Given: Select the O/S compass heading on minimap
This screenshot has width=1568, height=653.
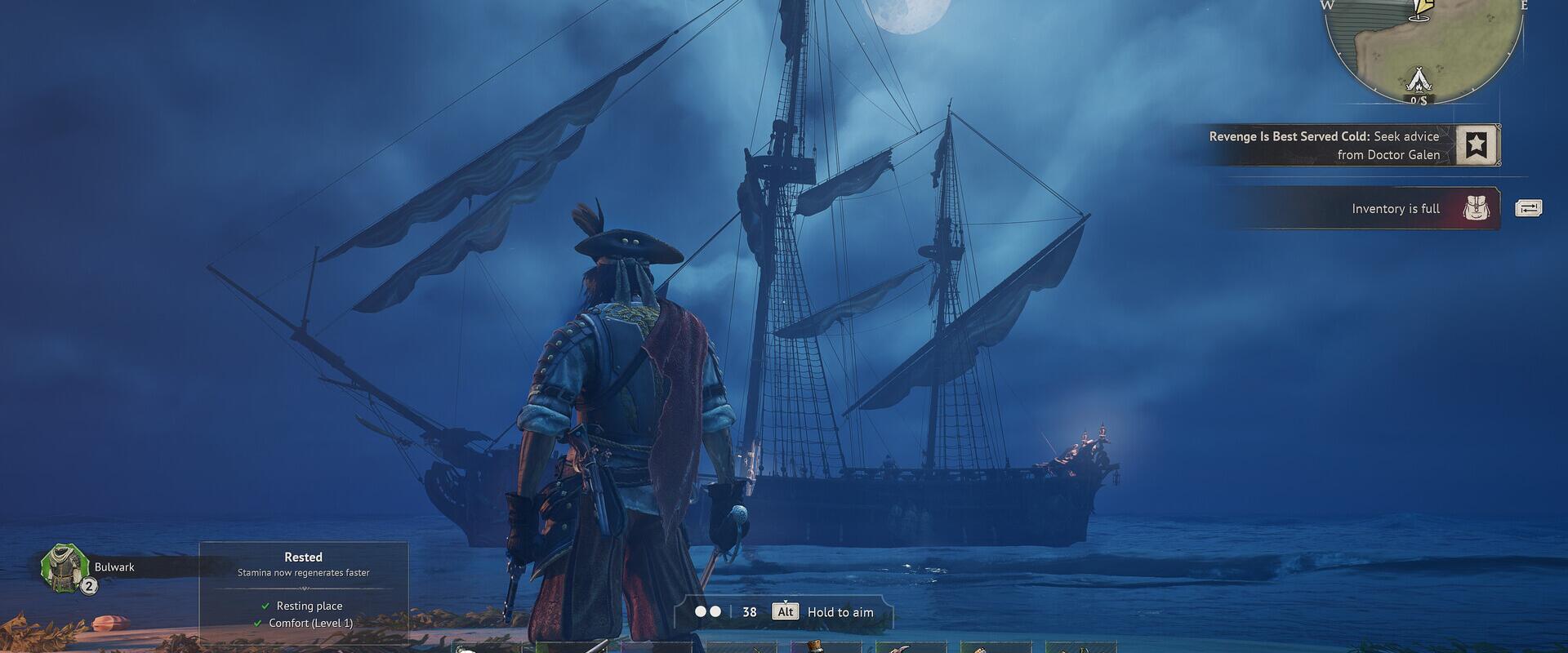Looking at the screenshot, I should coord(1419,100).
